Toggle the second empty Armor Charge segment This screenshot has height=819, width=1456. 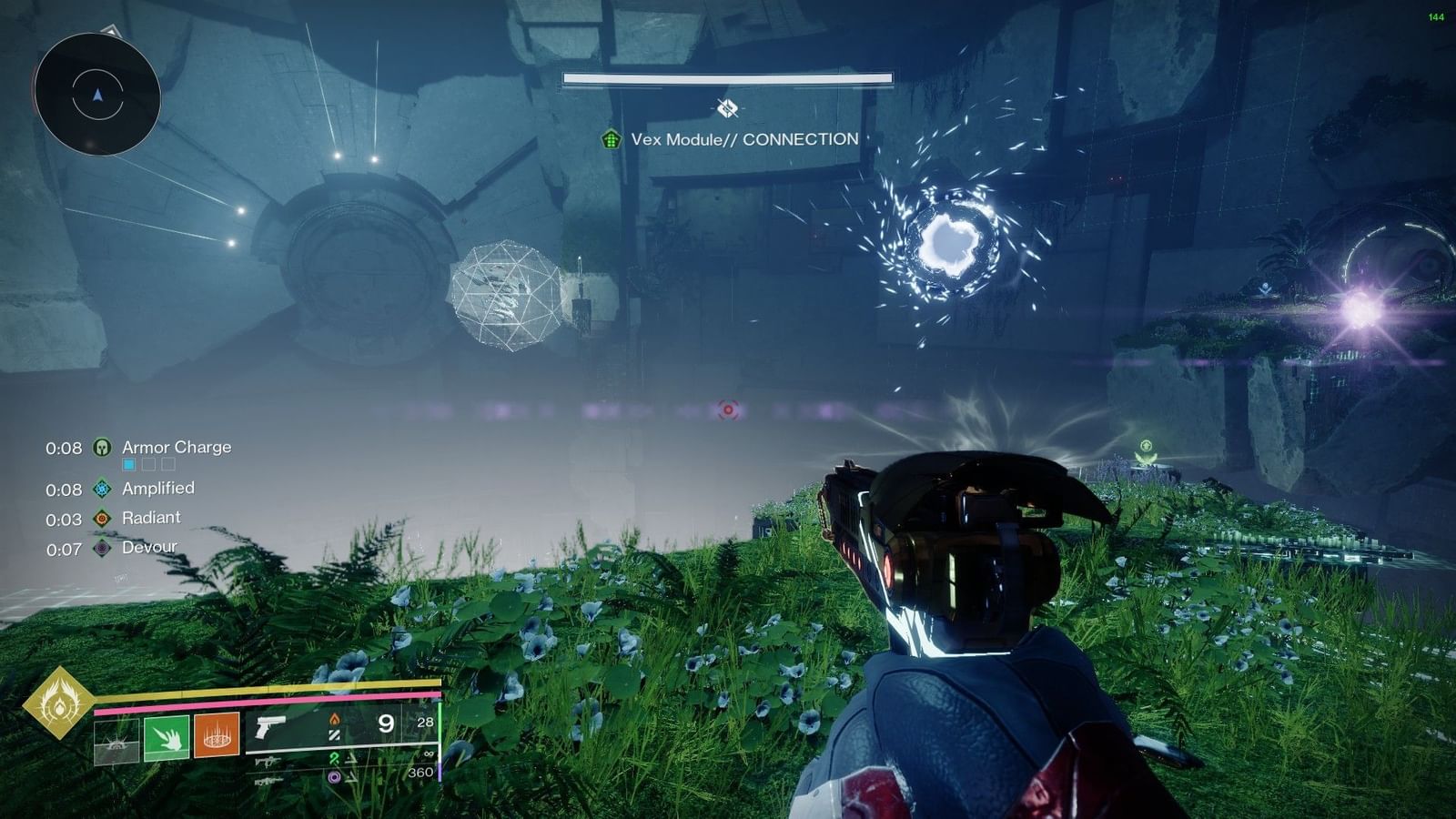click(149, 464)
